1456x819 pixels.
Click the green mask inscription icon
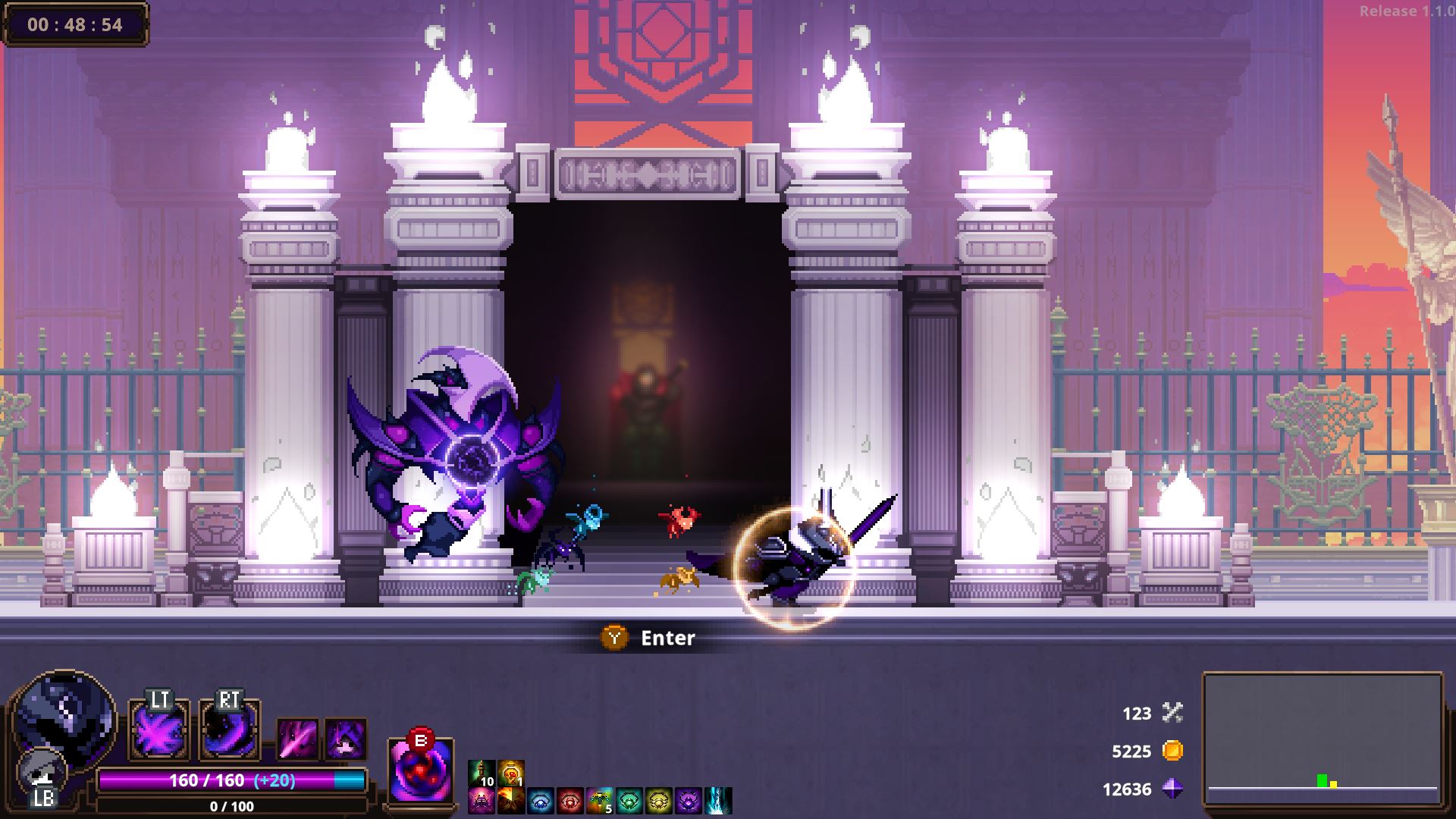(629, 800)
